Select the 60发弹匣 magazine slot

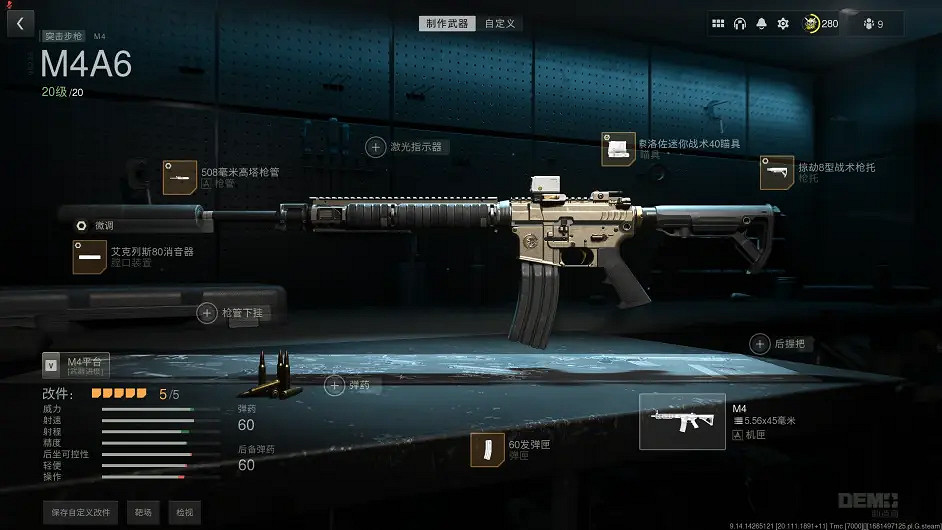(x=488, y=449)
